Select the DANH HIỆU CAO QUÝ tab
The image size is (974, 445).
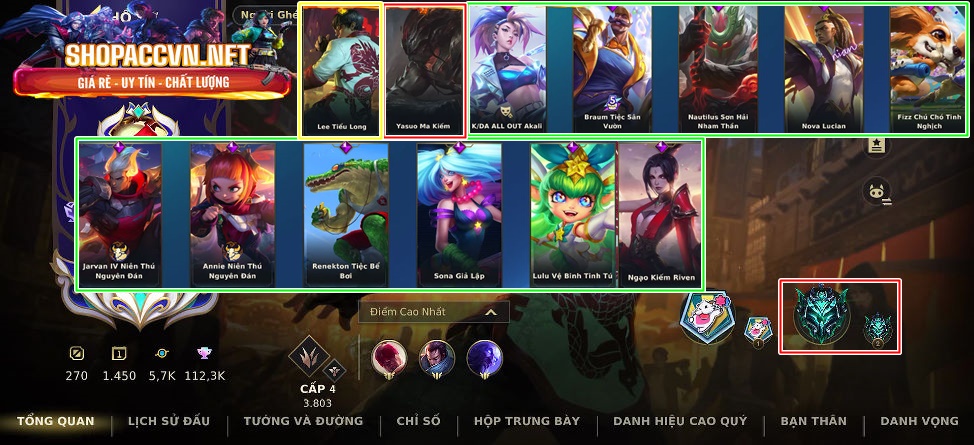680,421
